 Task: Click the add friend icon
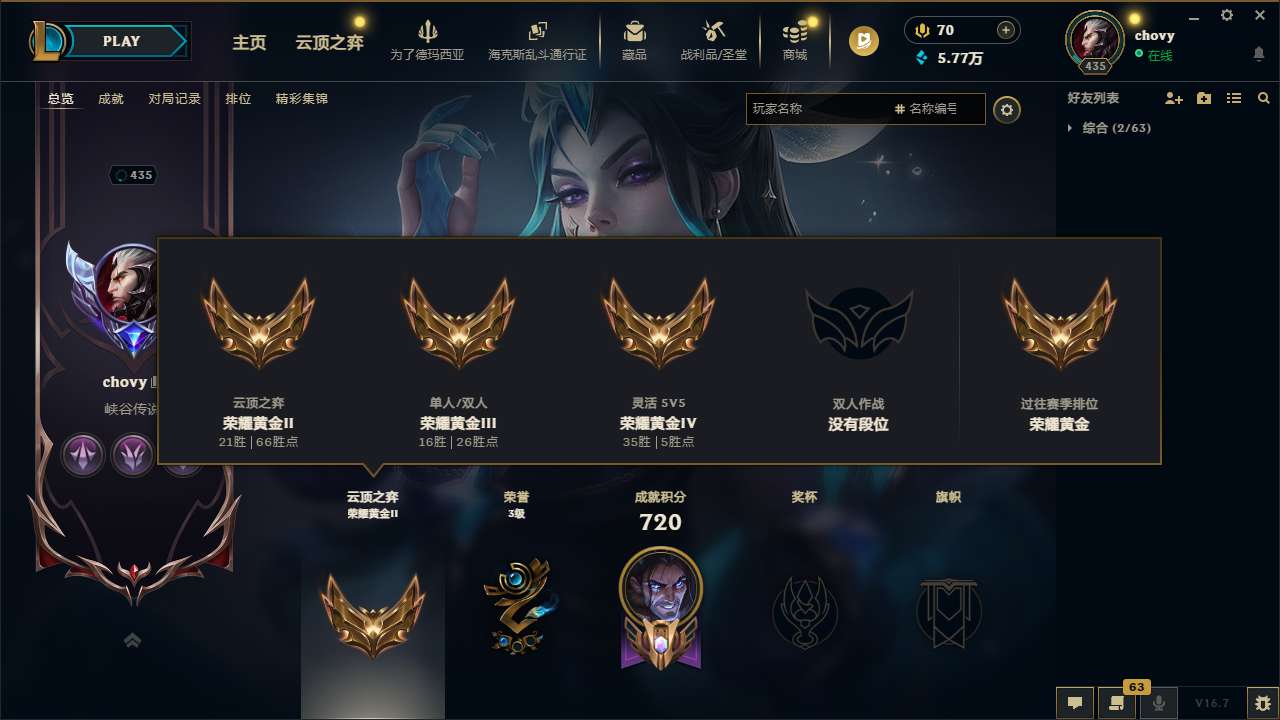click(x=1172, y=98)
